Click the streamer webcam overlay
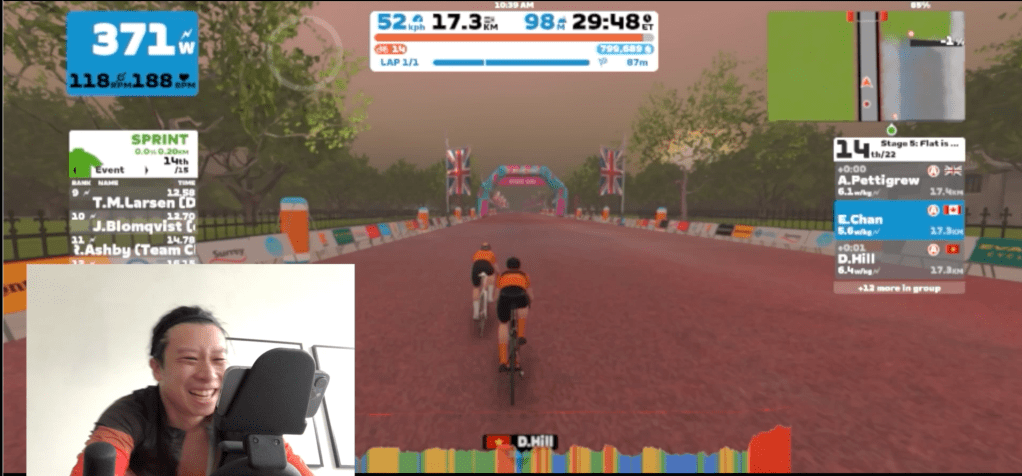1022x476 pixels. [x=190, y=368]
